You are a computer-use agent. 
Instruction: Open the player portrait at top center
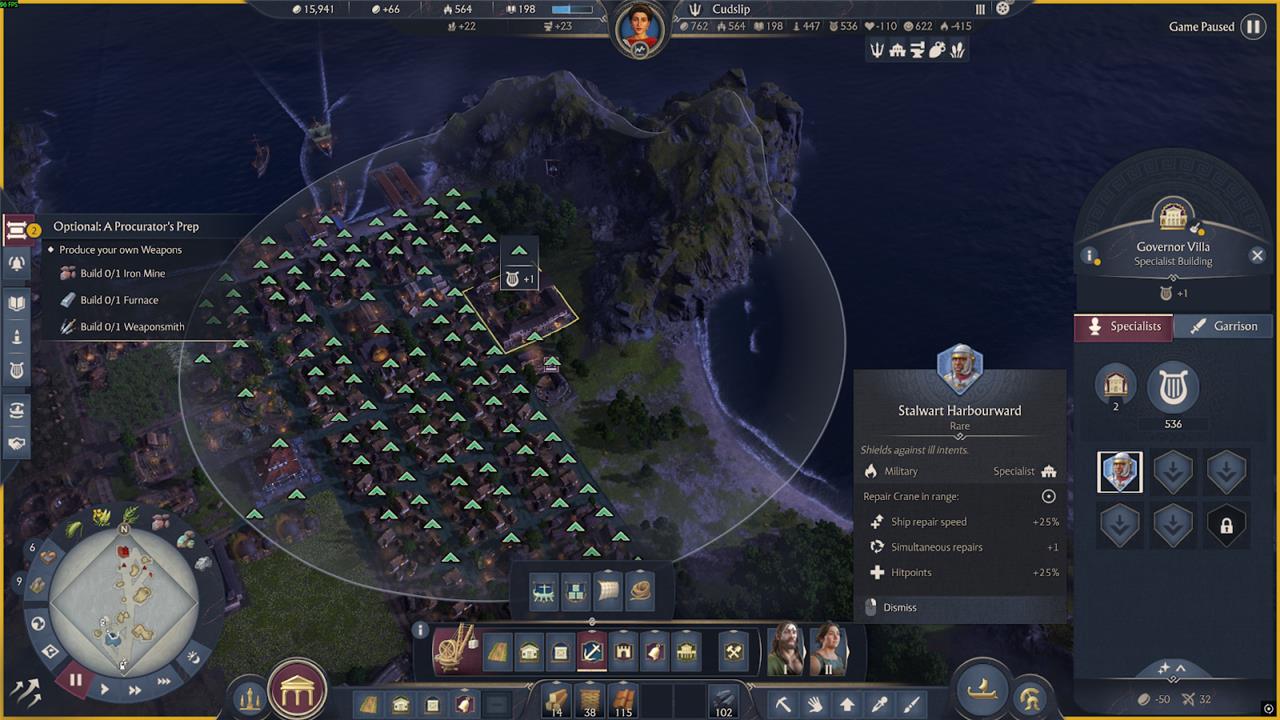[x=639, y=29]
